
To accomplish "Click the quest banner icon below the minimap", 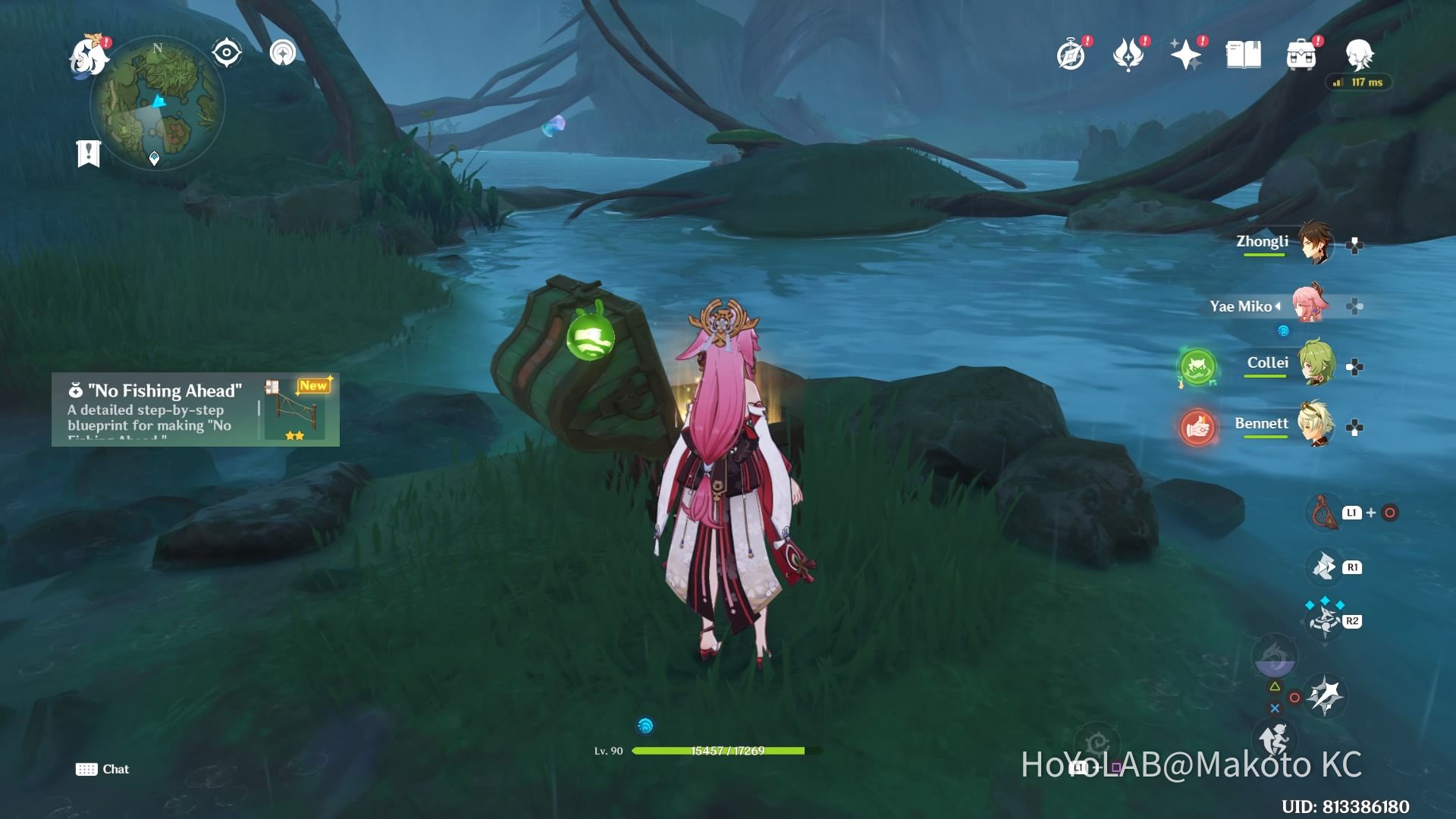I will pyautogui.click(x=89, y=154).
